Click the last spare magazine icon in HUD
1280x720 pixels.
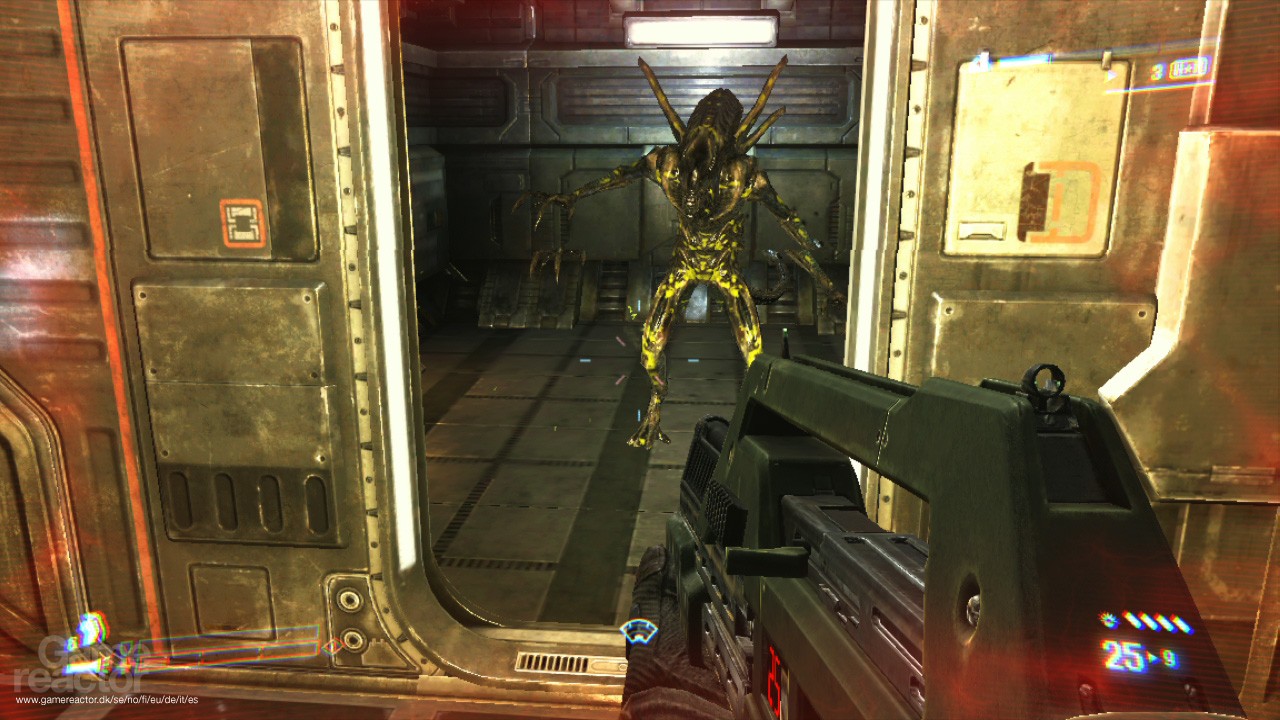[1185, 625]
